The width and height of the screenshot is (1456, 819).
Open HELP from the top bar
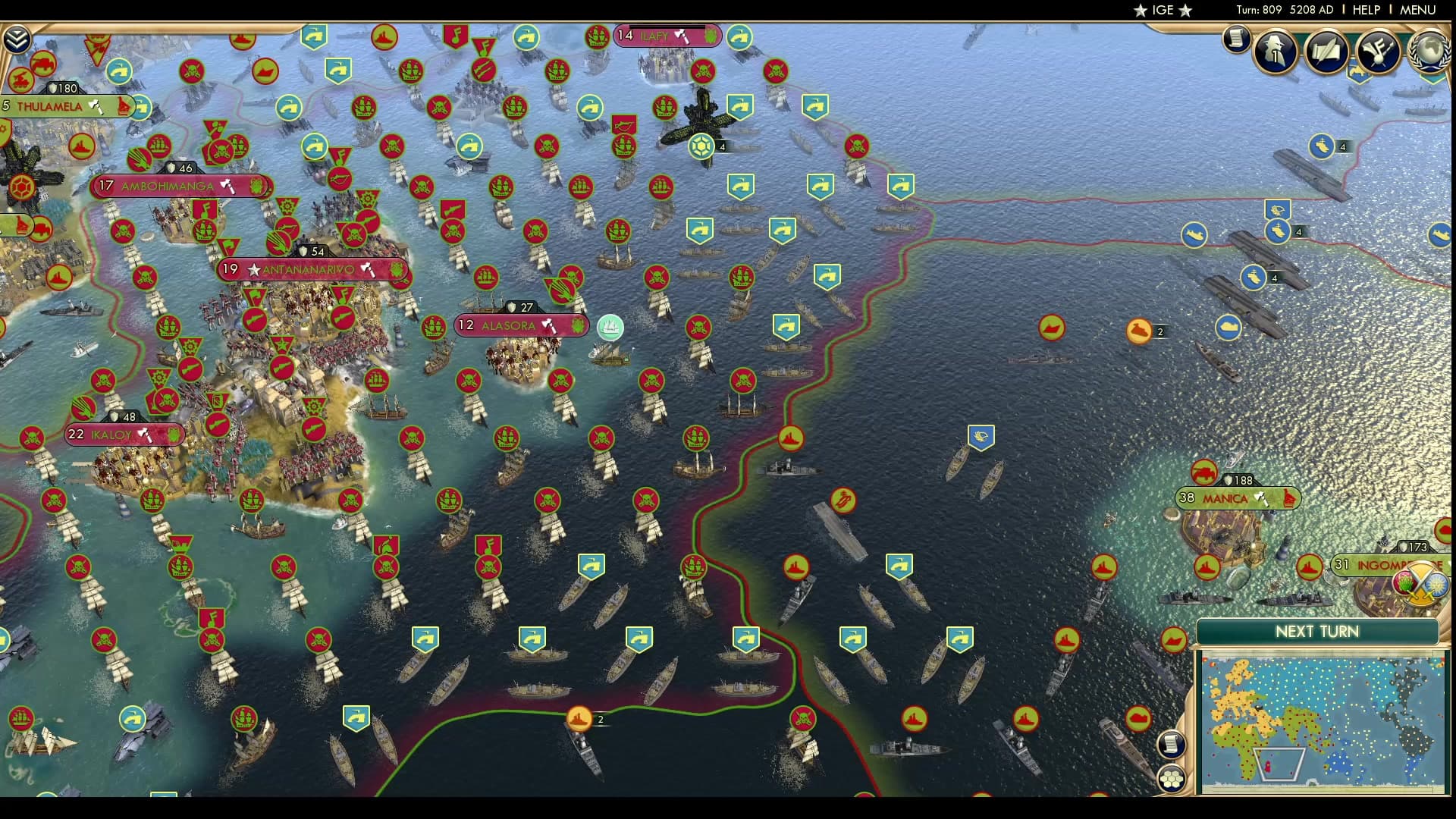click(1366, 10)
